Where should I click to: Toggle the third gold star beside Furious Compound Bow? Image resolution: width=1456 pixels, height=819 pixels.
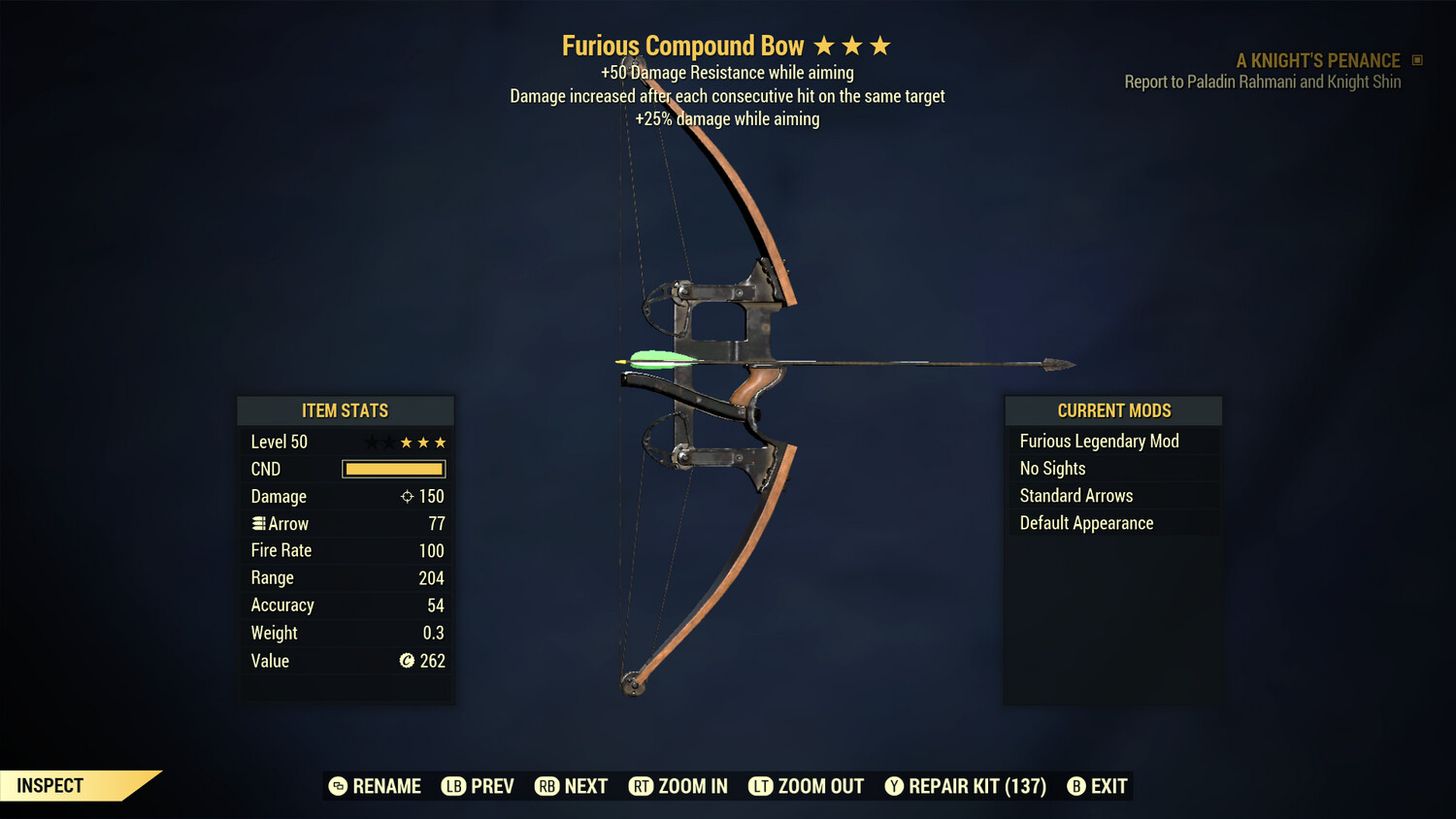point(881,44)
